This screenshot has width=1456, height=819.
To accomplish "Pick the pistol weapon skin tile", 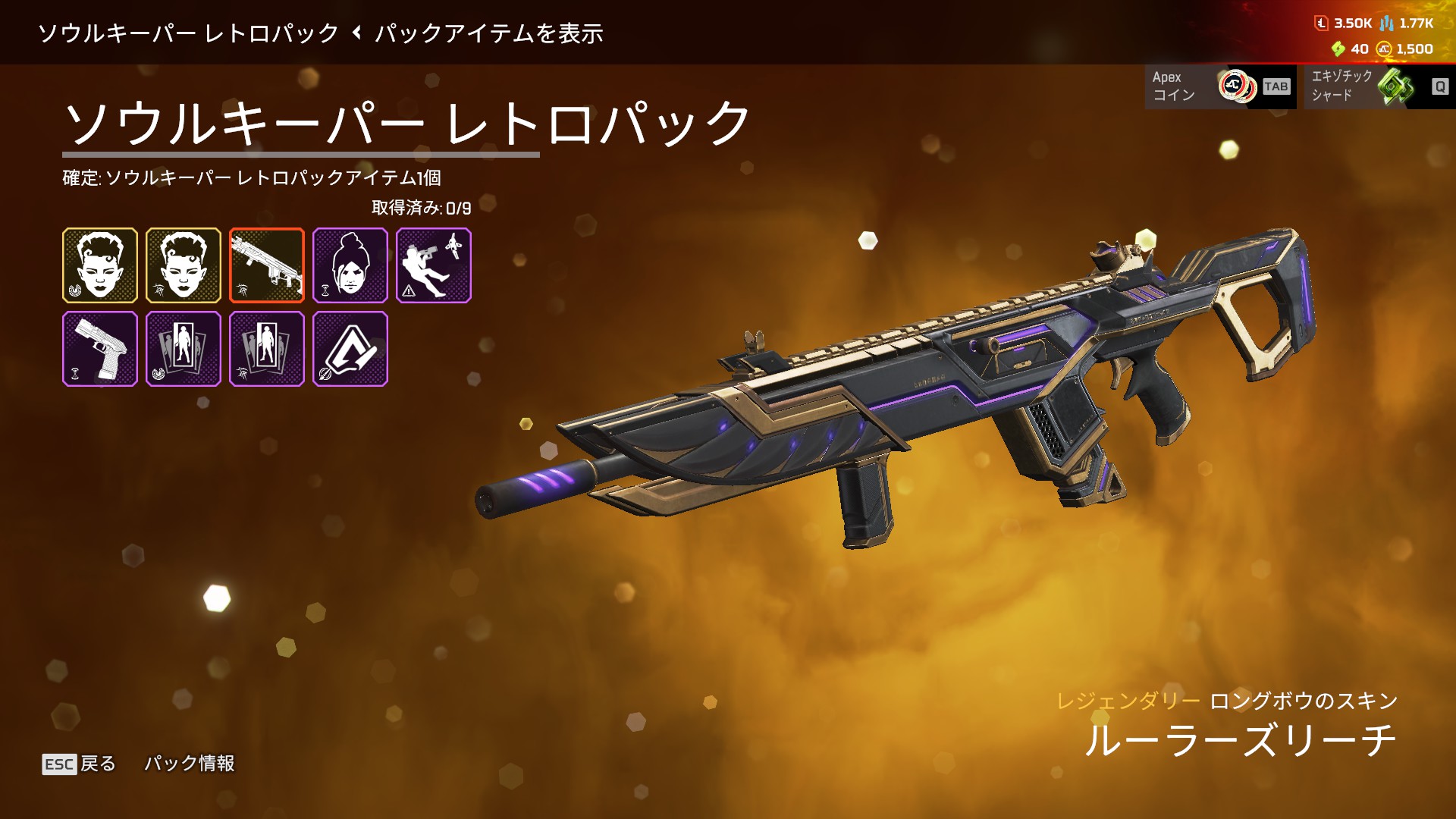I will click(x=100, y=349).
